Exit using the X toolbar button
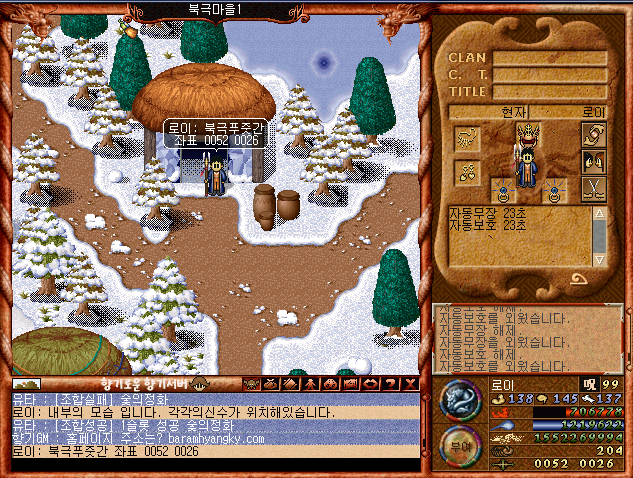 coord(410,384)
